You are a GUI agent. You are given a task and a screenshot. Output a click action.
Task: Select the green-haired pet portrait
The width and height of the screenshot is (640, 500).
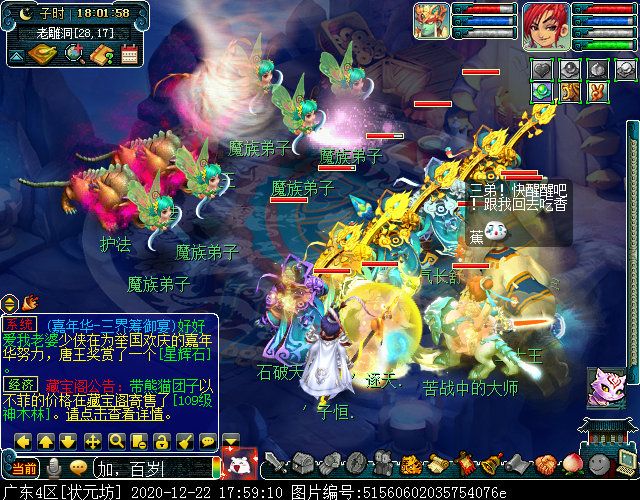click(x=433, y=22)
